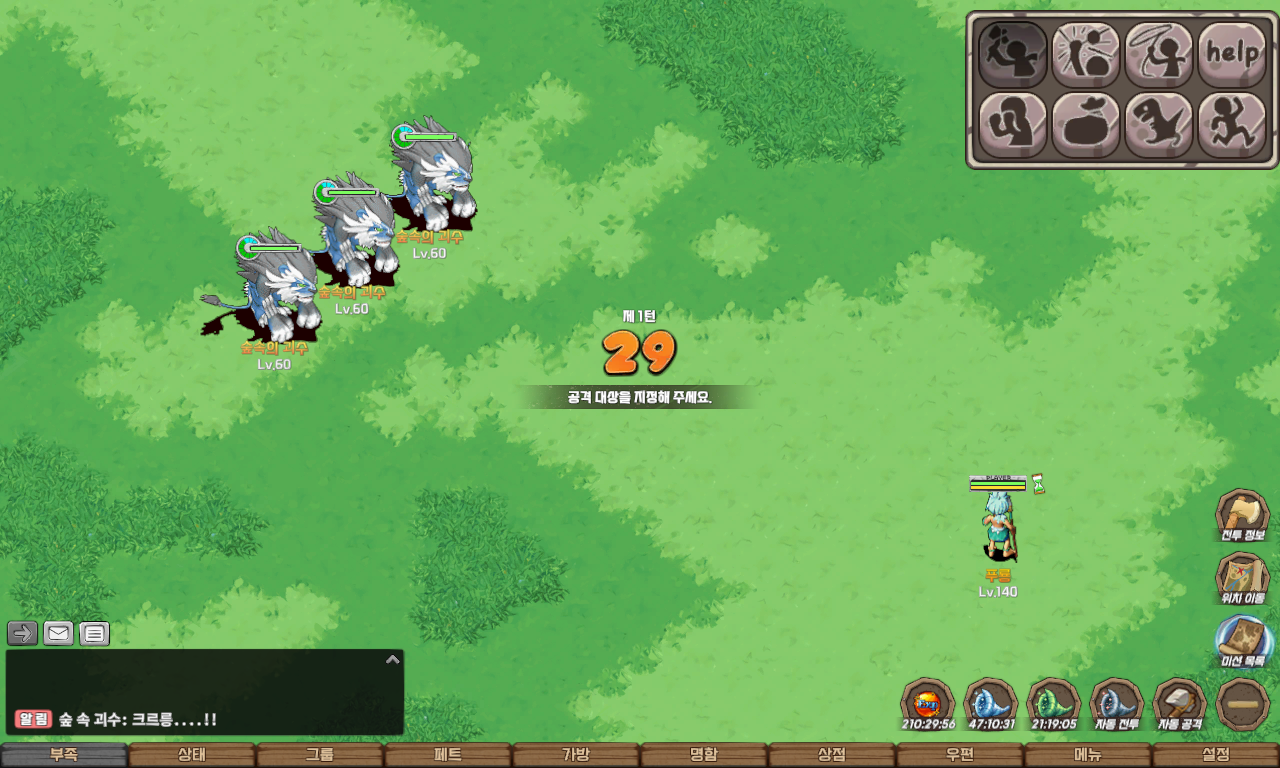Select the axe attack battle command
Screen dimensions: 1280x768
(1012, 54)
